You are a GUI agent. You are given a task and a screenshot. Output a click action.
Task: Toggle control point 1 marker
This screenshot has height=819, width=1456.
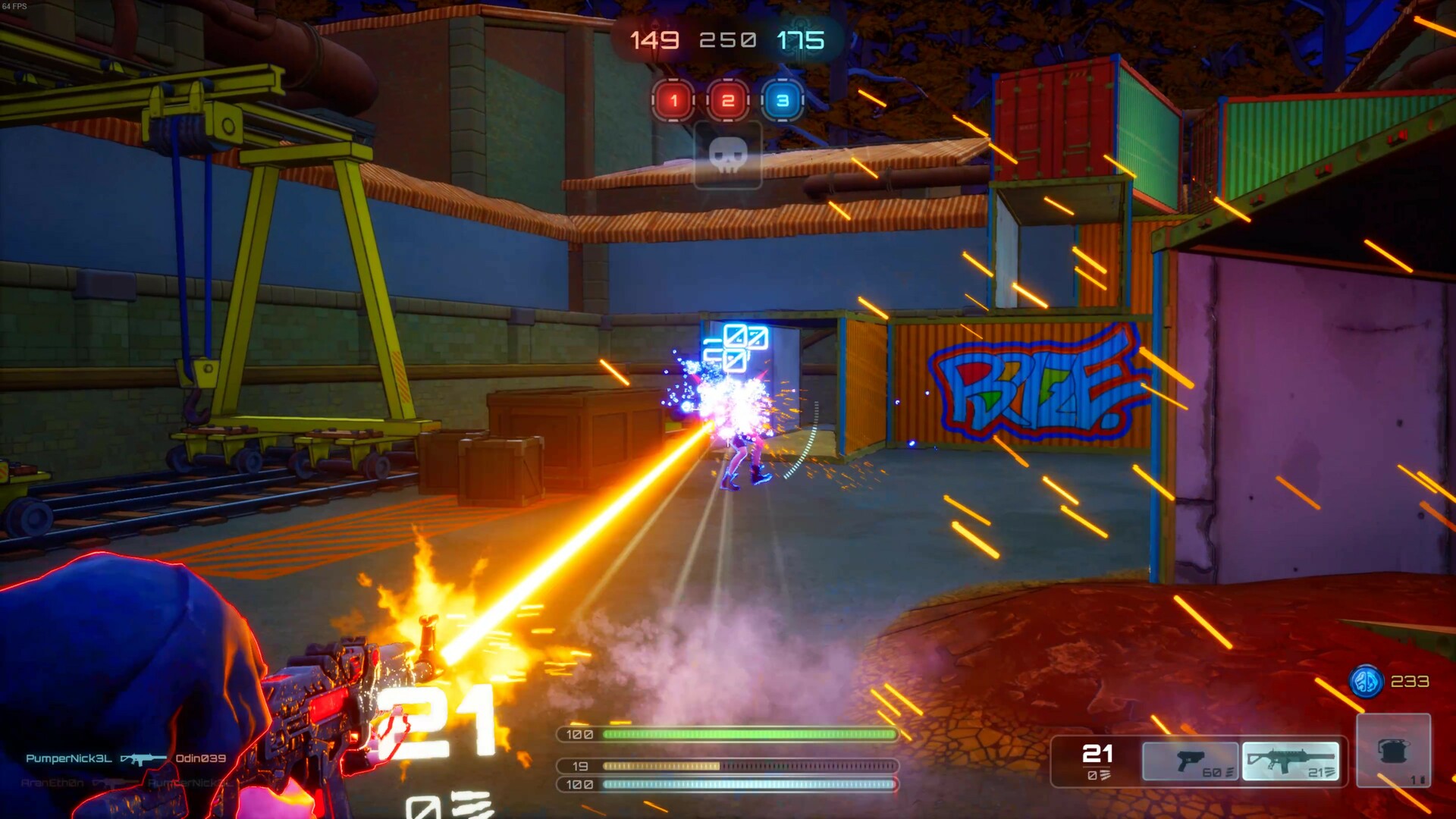pos(672,99)
